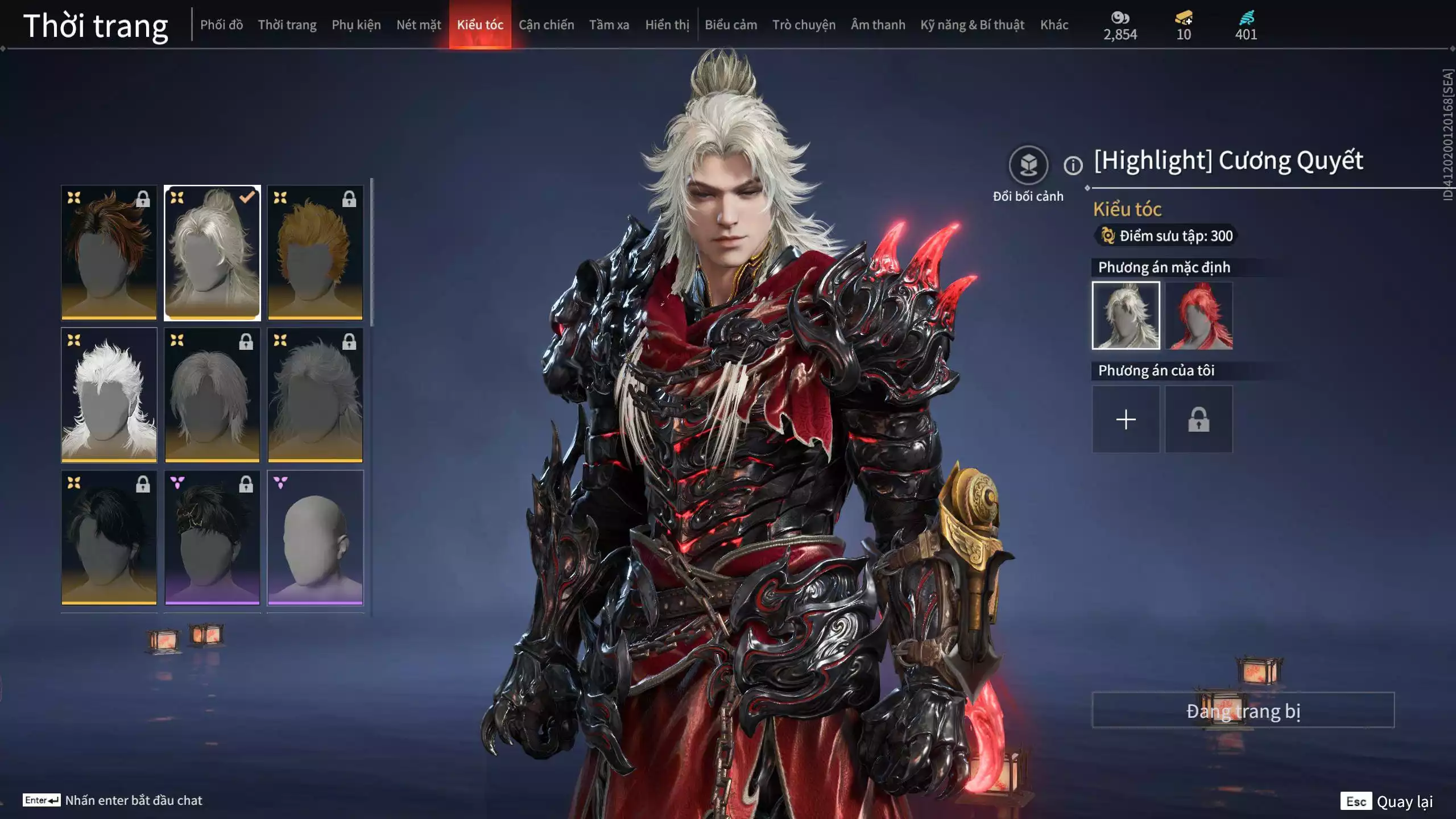
Task: Select the Kỹ năng & Bí thuật tab
Action: pos(972,24)
